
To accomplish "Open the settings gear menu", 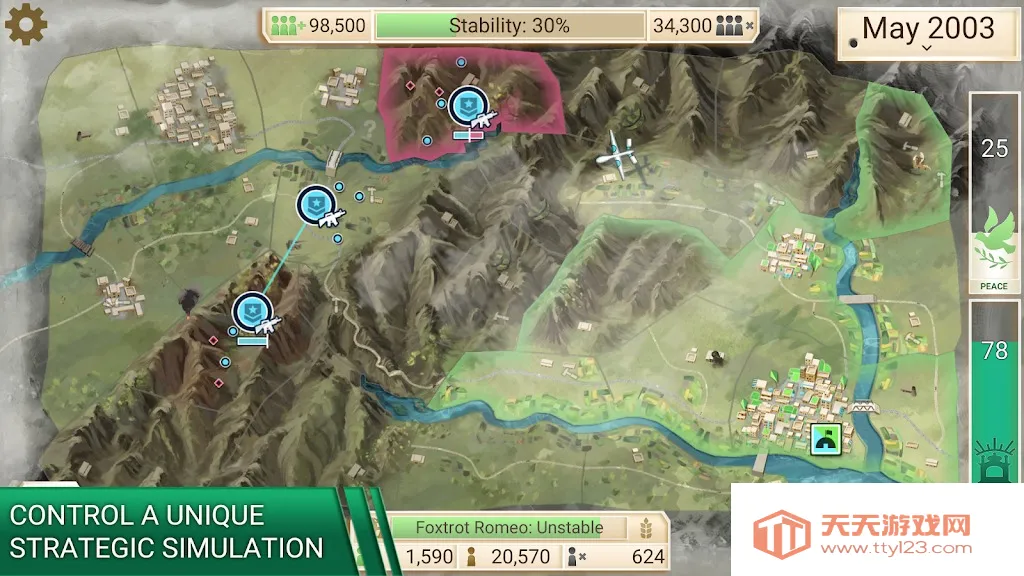I will pyautogui.click(x=26, y=24).
